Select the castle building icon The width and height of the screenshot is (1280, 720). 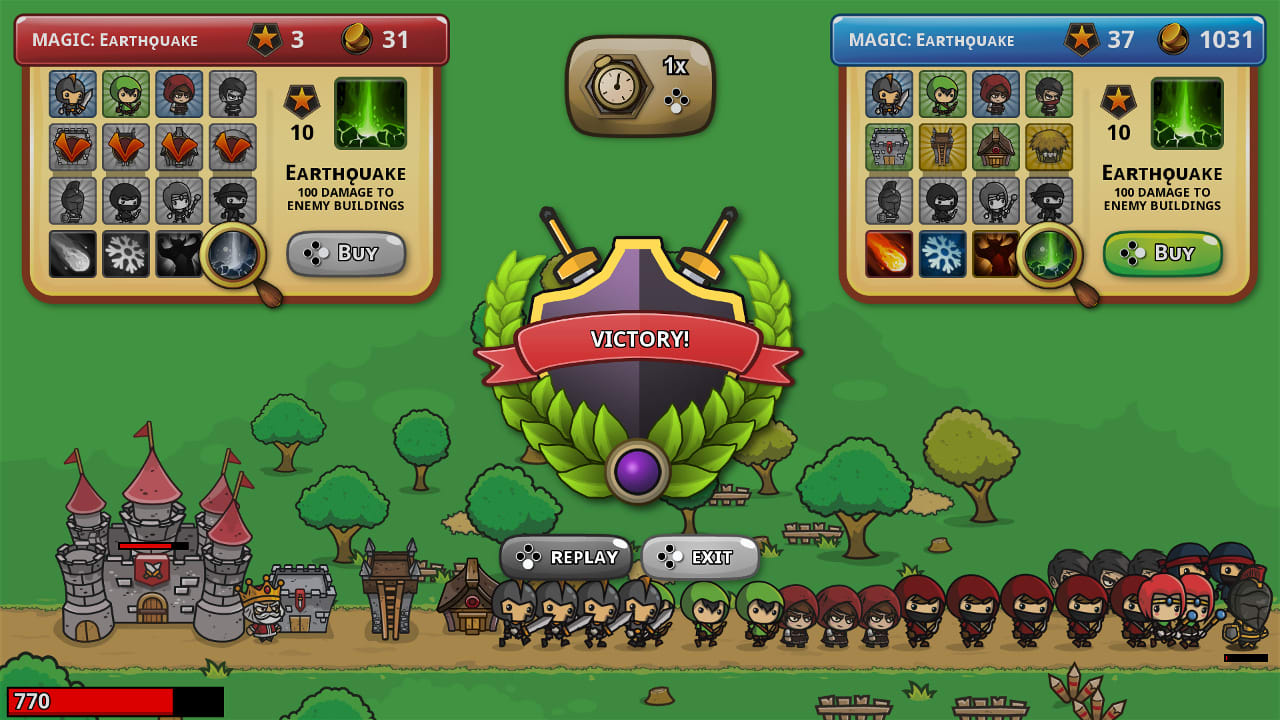[x=889, y=148]
